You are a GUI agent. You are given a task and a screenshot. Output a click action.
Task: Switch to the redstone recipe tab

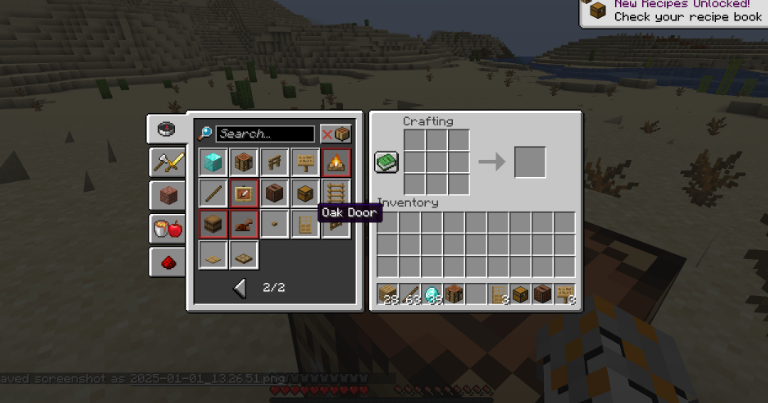pos(166,261)
